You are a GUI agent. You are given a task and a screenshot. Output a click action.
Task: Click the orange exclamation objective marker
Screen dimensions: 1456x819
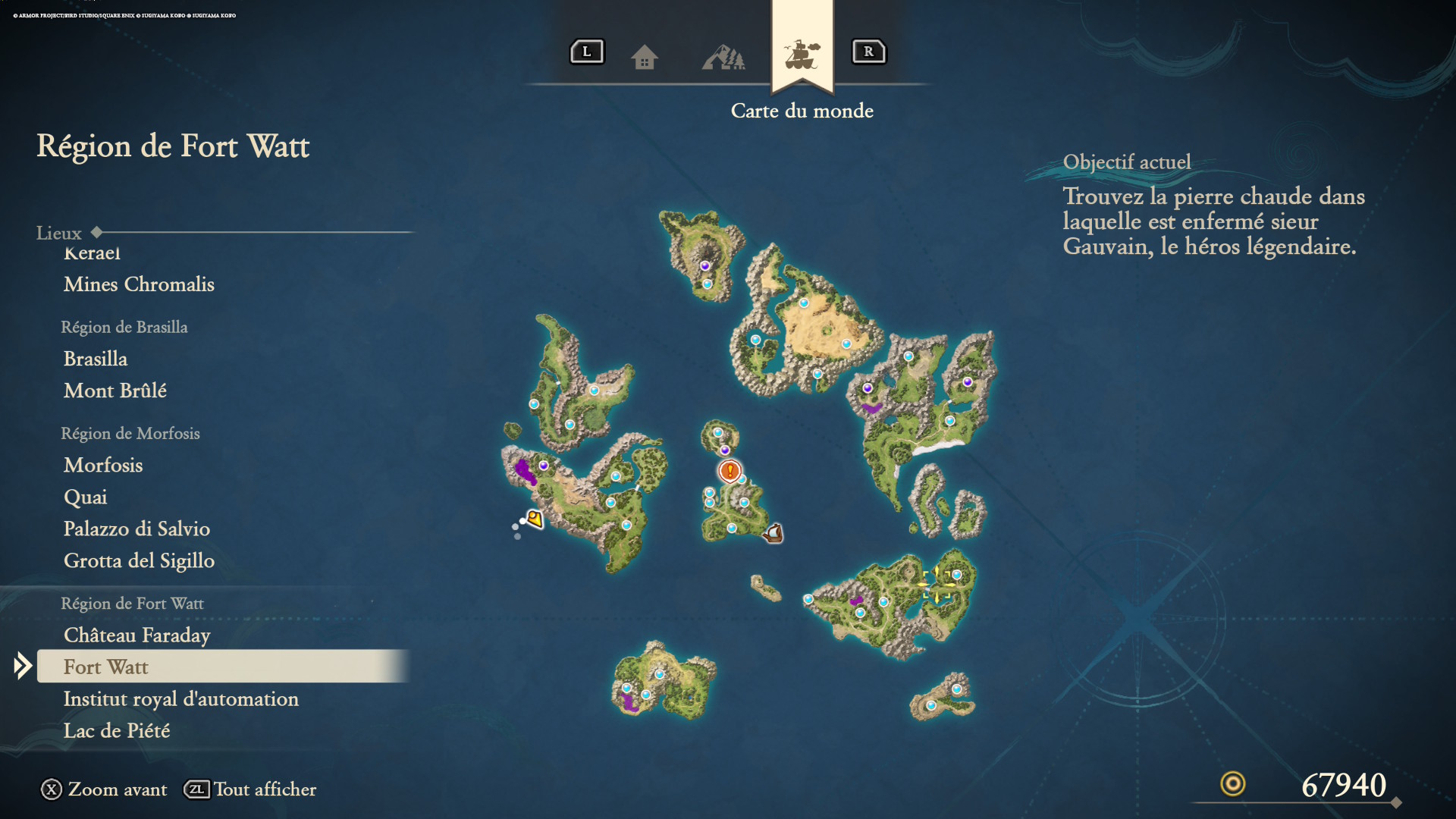[x=730, y=471]
